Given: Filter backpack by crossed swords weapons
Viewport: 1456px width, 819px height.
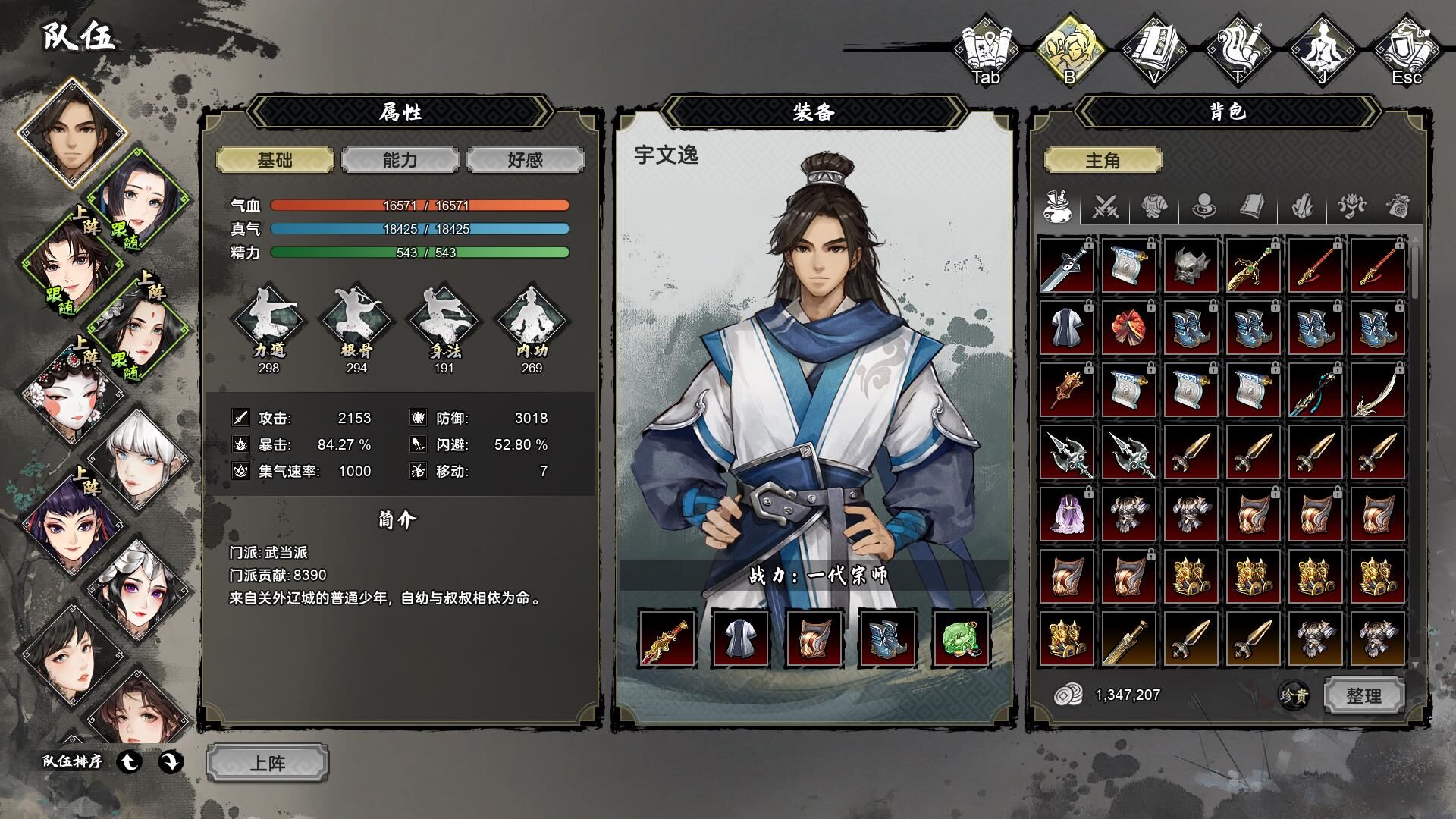Looking at the screenshot, I should click(1106, 206).
